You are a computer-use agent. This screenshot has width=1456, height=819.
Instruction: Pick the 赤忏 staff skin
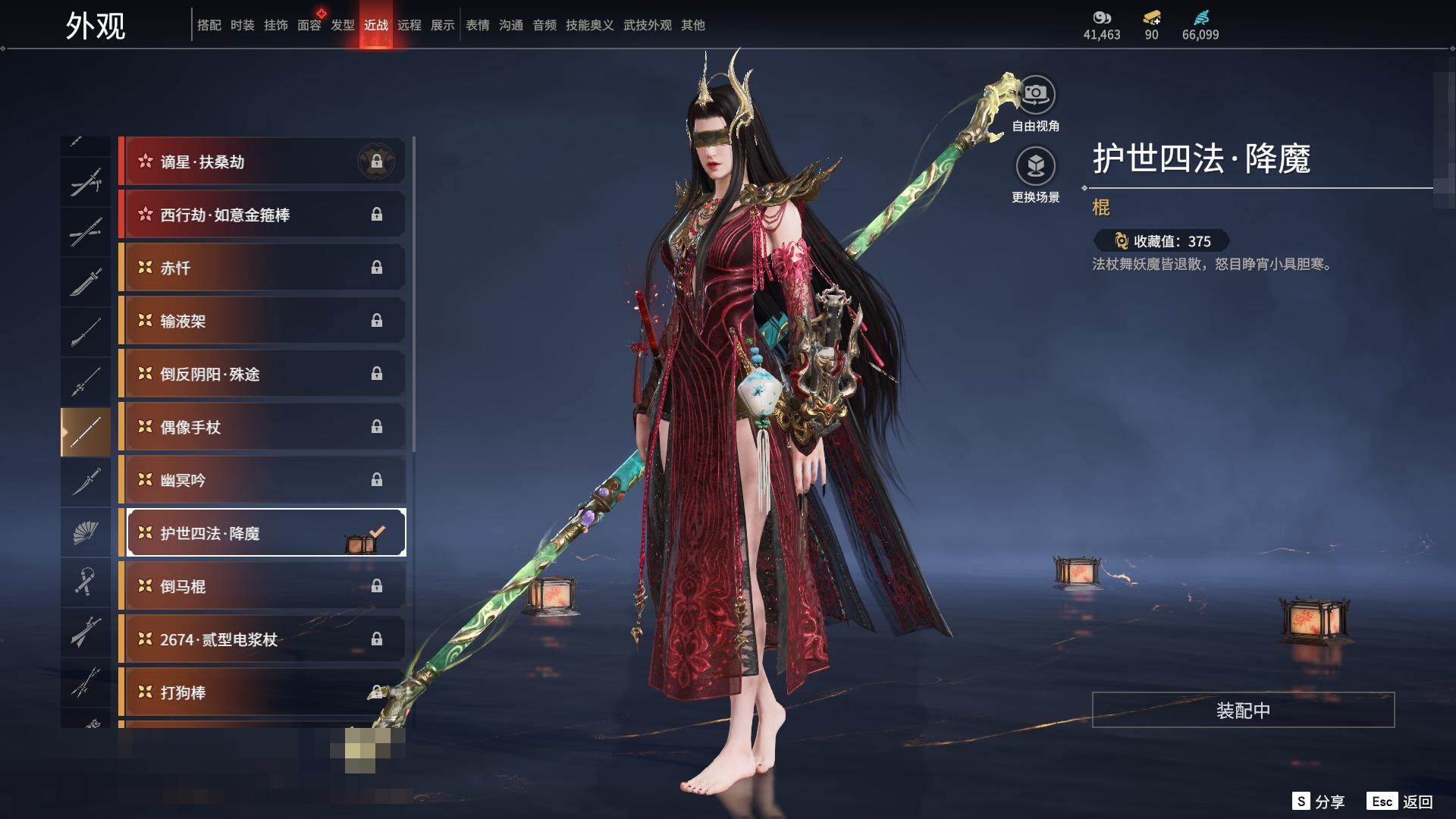262,268
